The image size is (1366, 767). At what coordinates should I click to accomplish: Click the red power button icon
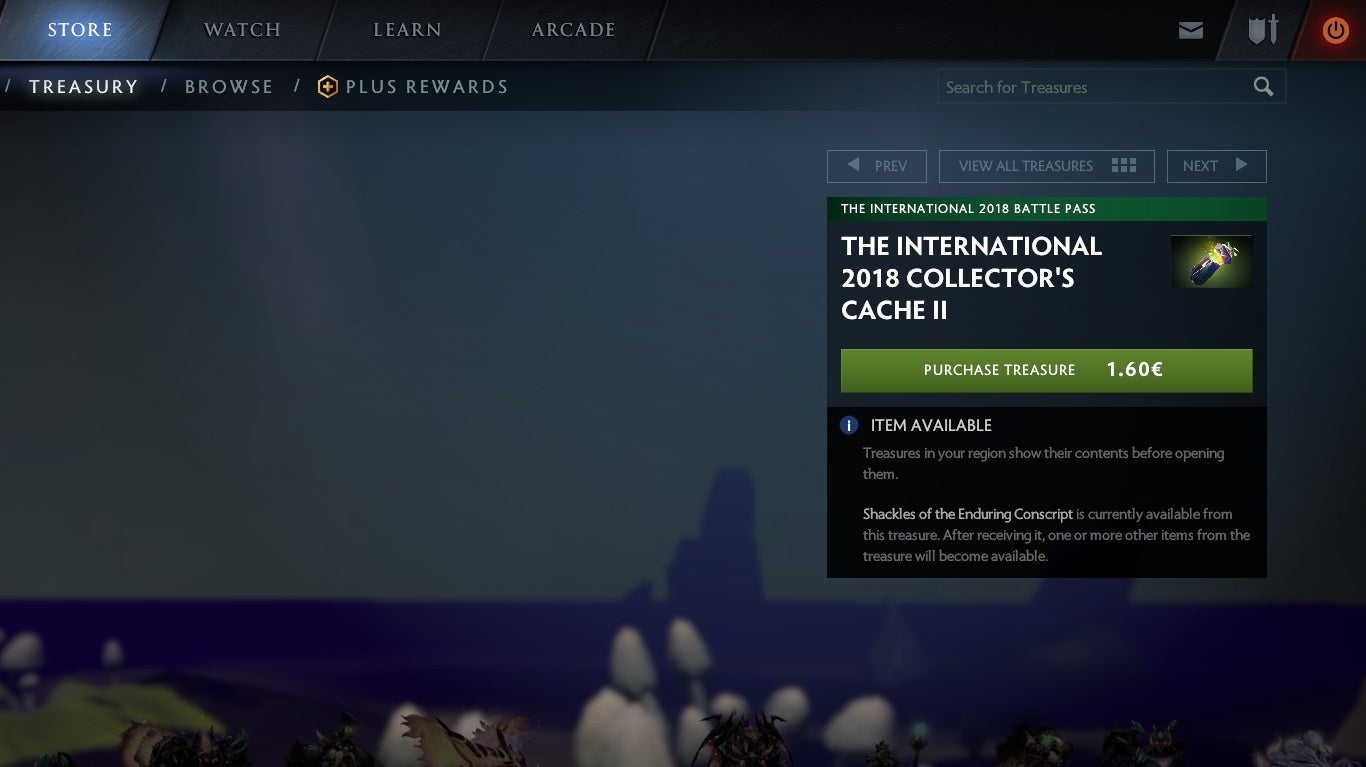[1335, 30]
